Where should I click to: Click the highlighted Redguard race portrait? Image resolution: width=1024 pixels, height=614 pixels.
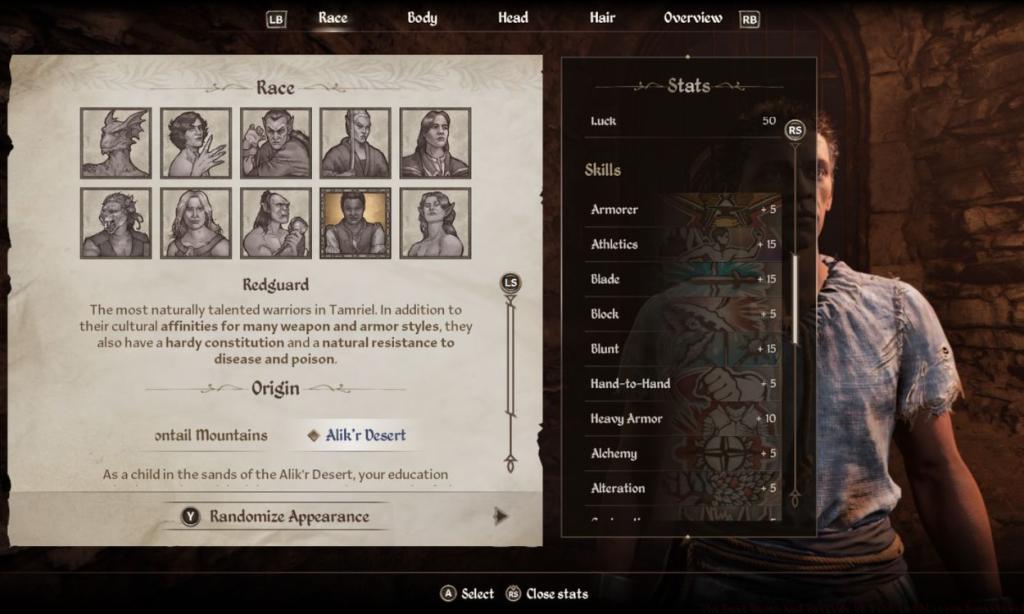[x=355, y=223]
